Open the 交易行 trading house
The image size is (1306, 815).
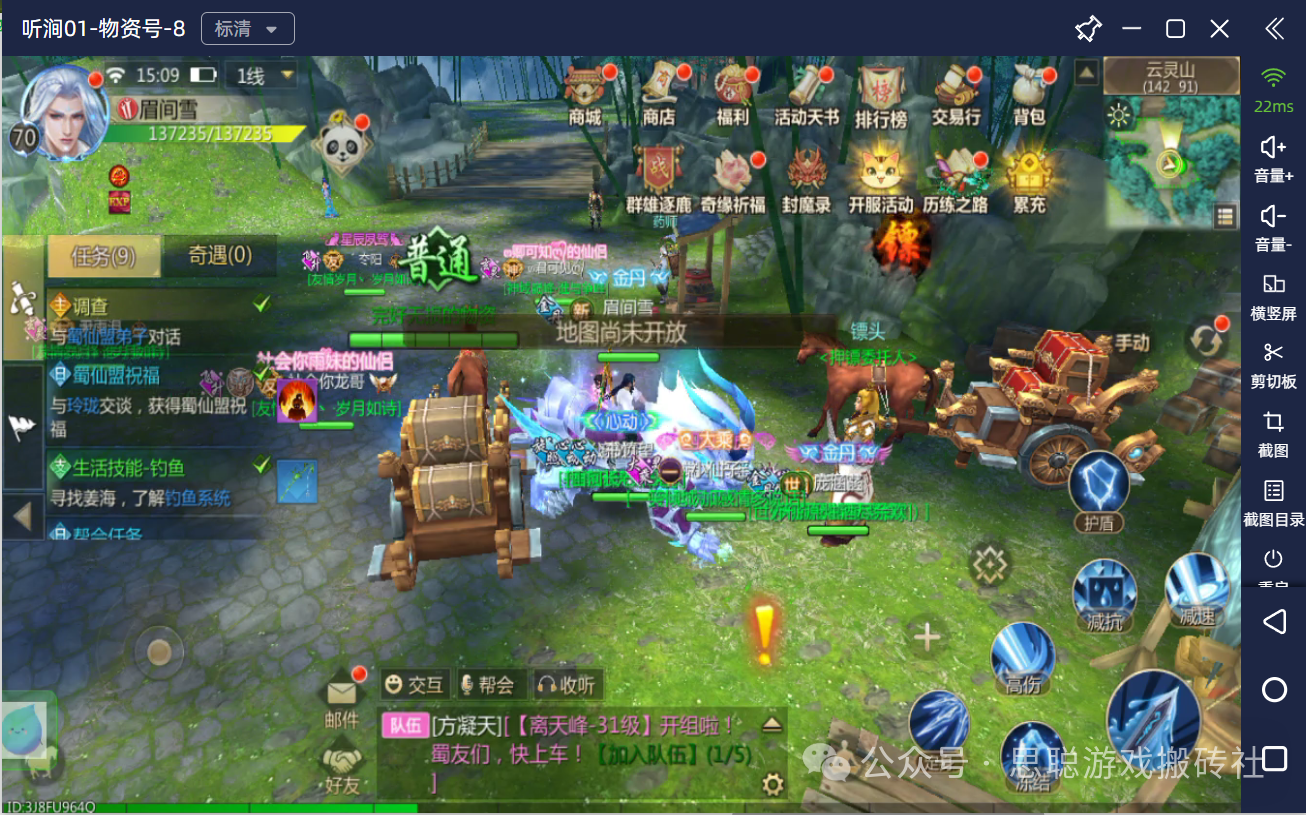[x=956, y=92]
